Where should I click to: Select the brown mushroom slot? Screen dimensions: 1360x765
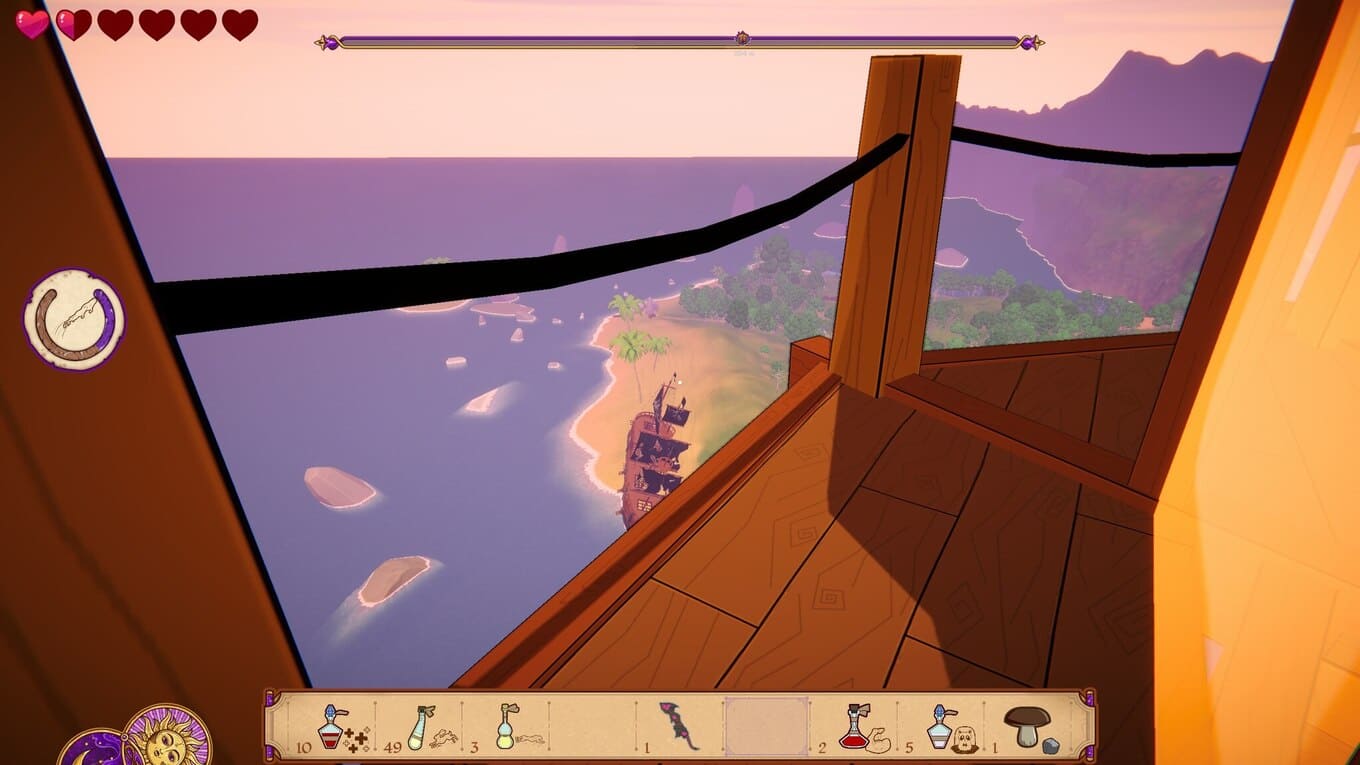tap(1027, 726)
